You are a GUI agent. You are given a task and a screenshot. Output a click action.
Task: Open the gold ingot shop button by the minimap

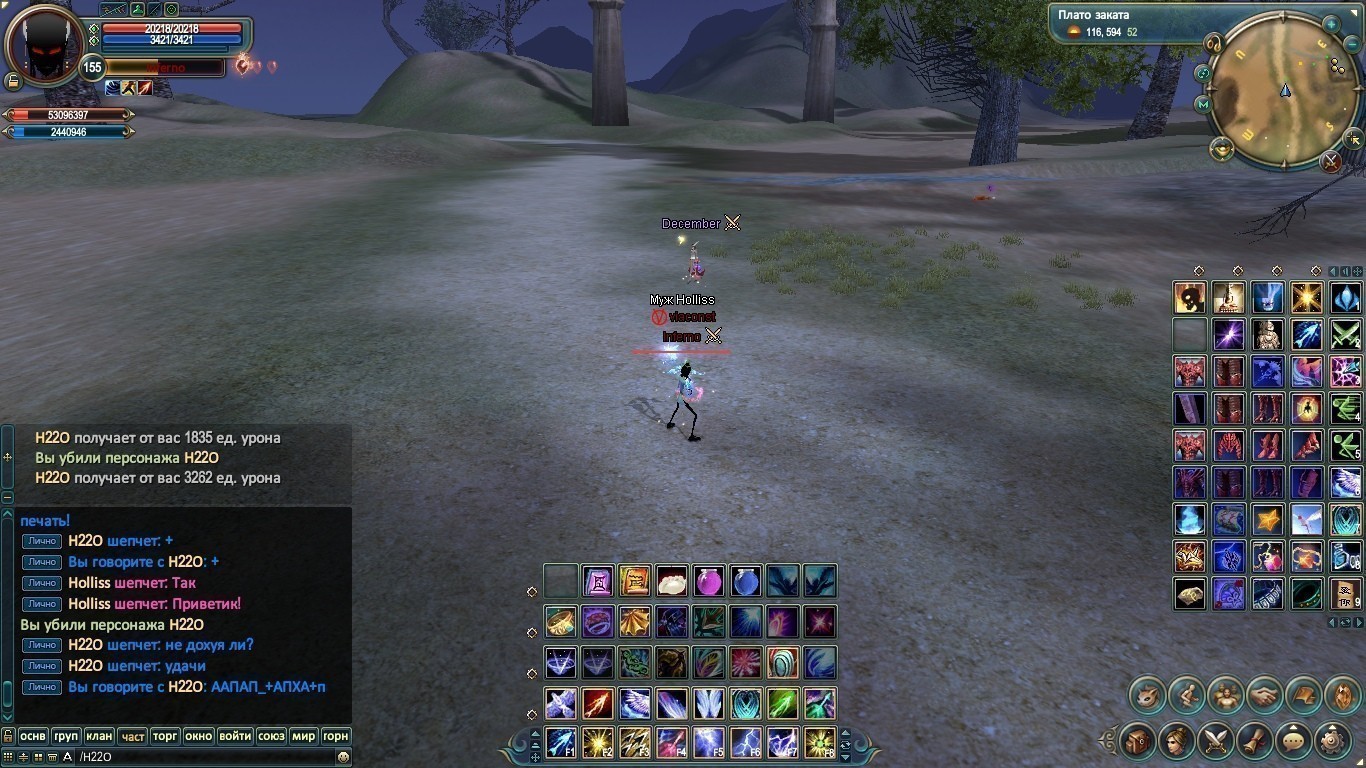1221,149
